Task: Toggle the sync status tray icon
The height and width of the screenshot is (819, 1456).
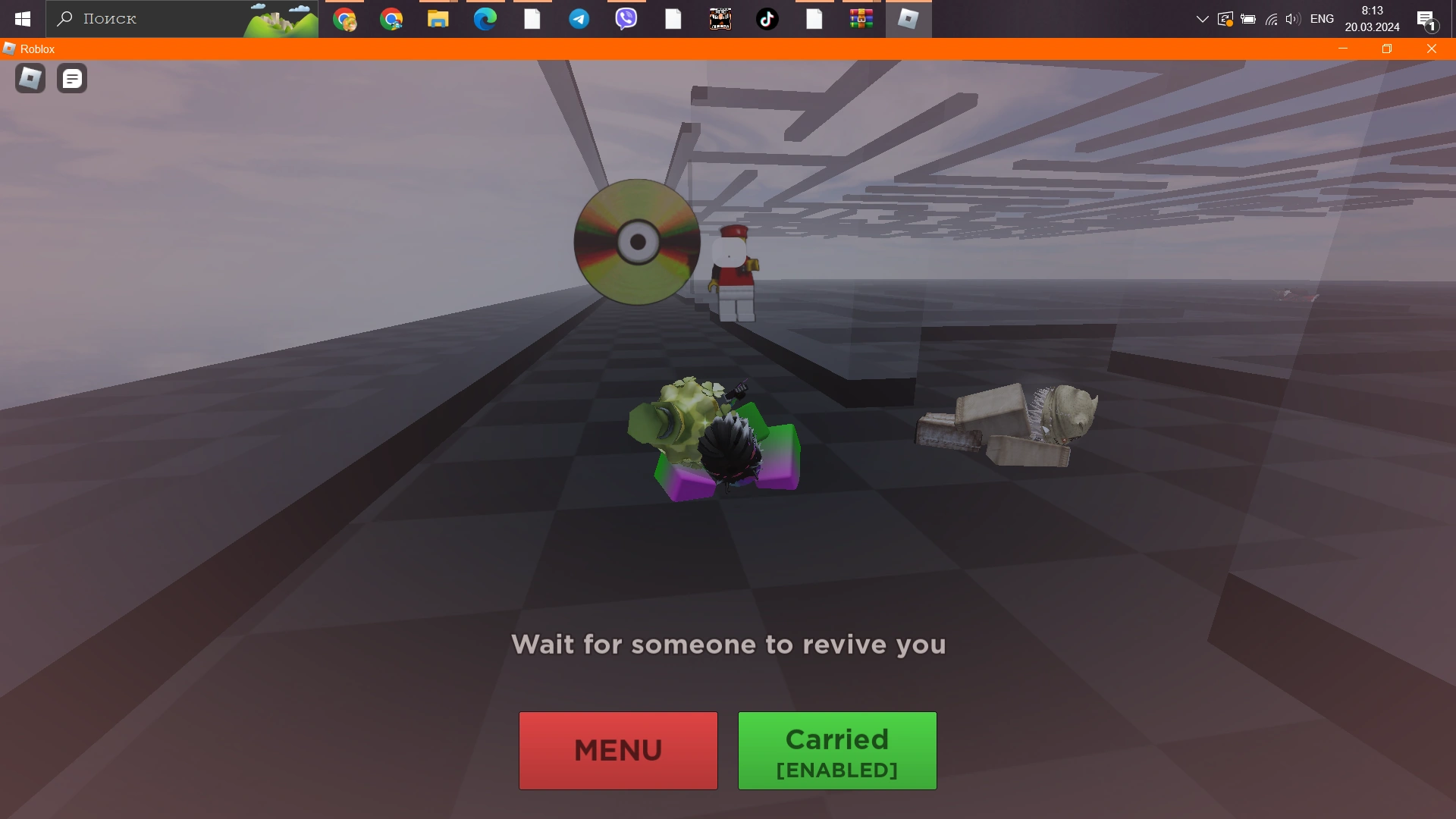Action: coord(1225,19)
